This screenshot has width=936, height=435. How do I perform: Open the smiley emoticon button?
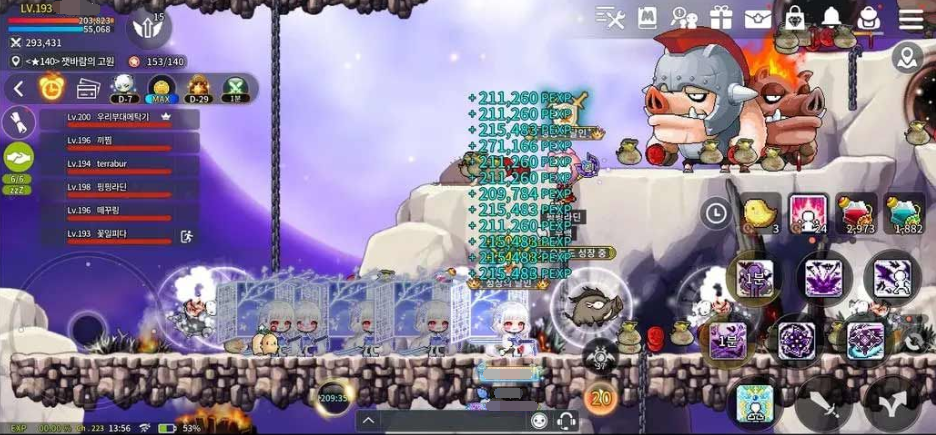(x=539, y=421)
